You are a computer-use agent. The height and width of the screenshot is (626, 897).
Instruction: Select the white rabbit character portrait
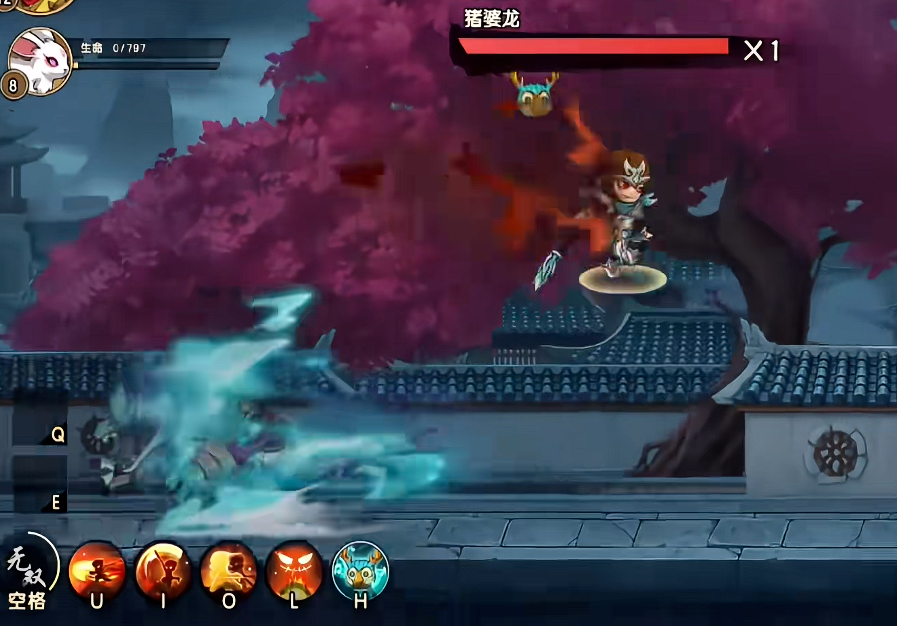[41, 58]
